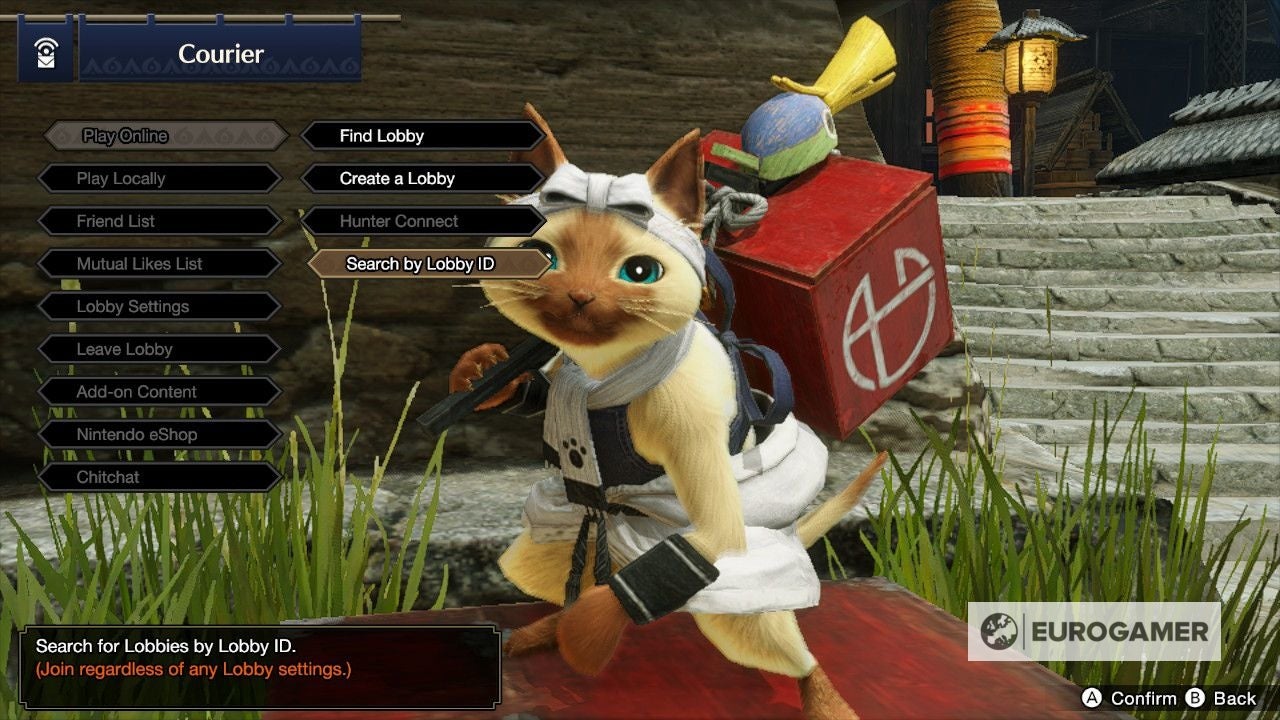This screenshot has height=720, width=1280.
Task: Choose Play Locally from the menu
Action: coord(160,179)
